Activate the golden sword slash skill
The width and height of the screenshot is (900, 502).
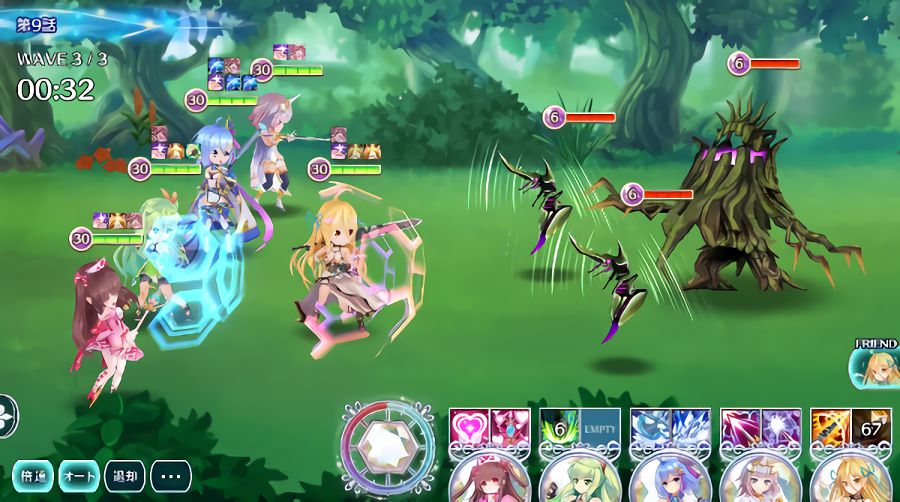830,427
